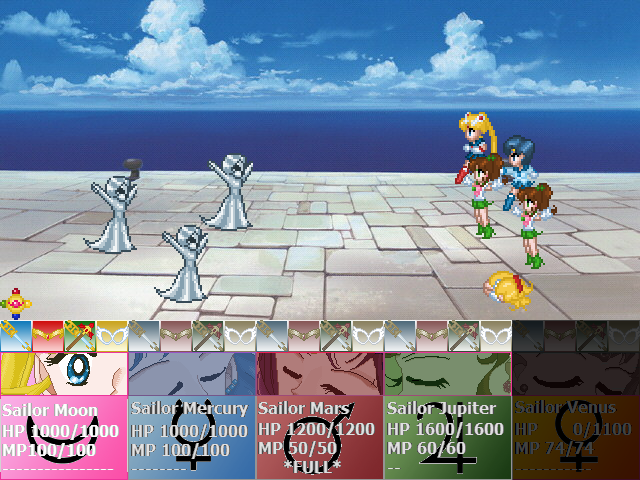Select Sailor Moon's sword attack icon
This screenshot has width=640, height=480.
tap(16, 336)
